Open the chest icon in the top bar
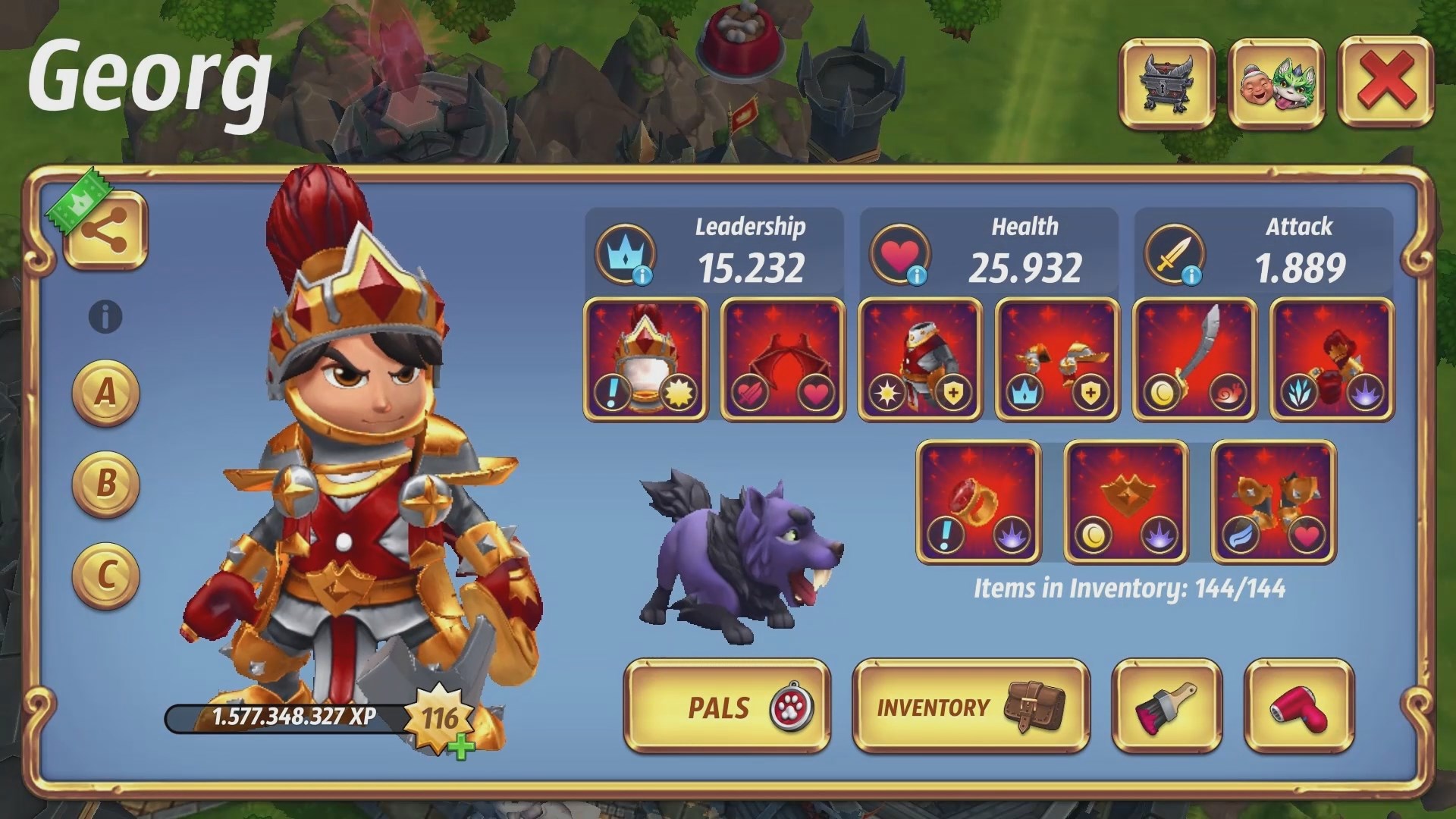Image resolution: width=1456 pixels, height=819 pixels. [x=1168, y=83]
